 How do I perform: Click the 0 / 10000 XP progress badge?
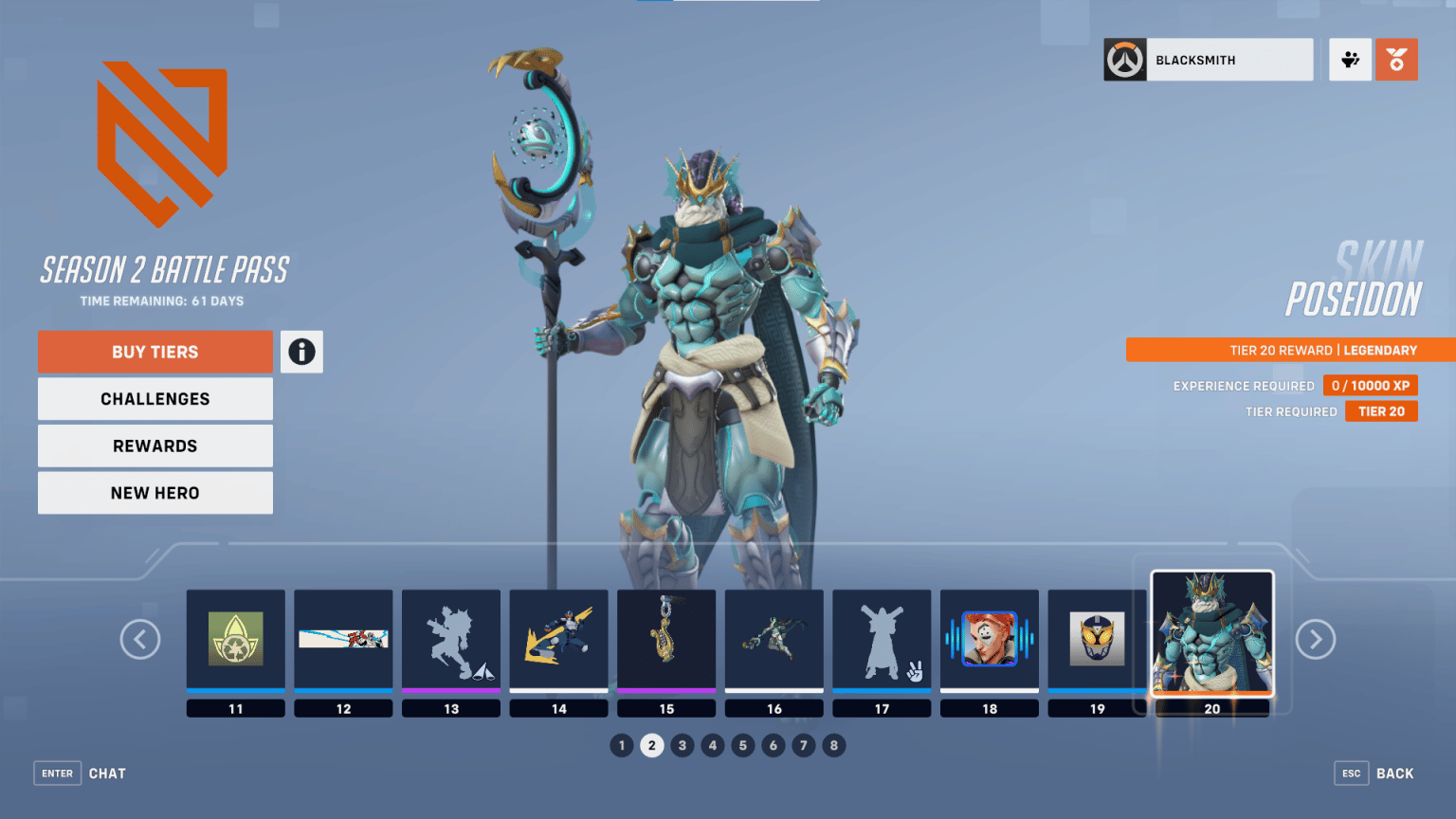pyautogui.click(x=1371, y=385)
